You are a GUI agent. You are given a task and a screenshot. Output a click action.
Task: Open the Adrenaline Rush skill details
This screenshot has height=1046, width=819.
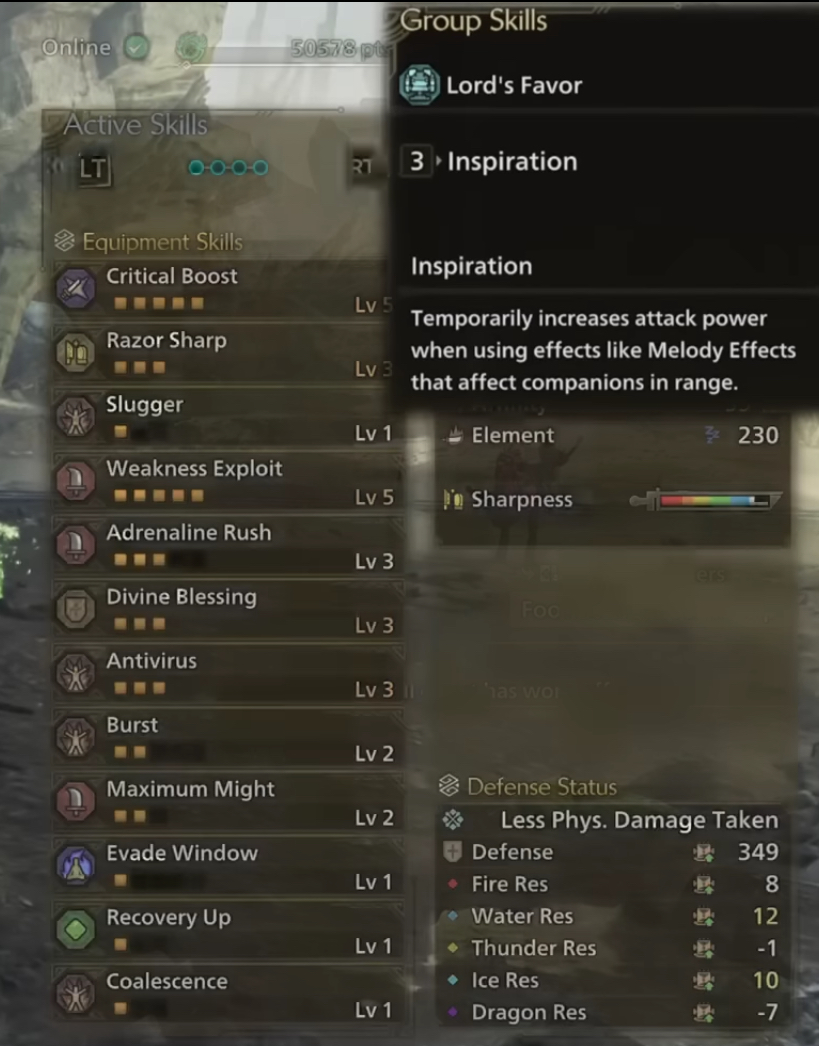pyautogui.click(x=228, y=544)
